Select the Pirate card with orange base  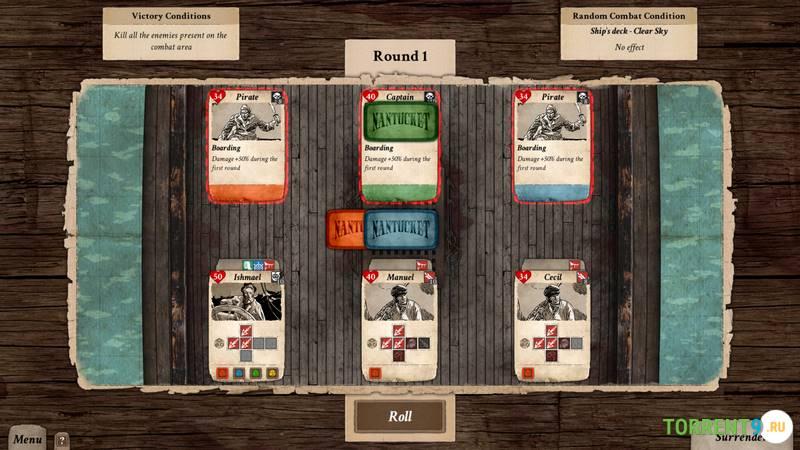coord(247,145)
